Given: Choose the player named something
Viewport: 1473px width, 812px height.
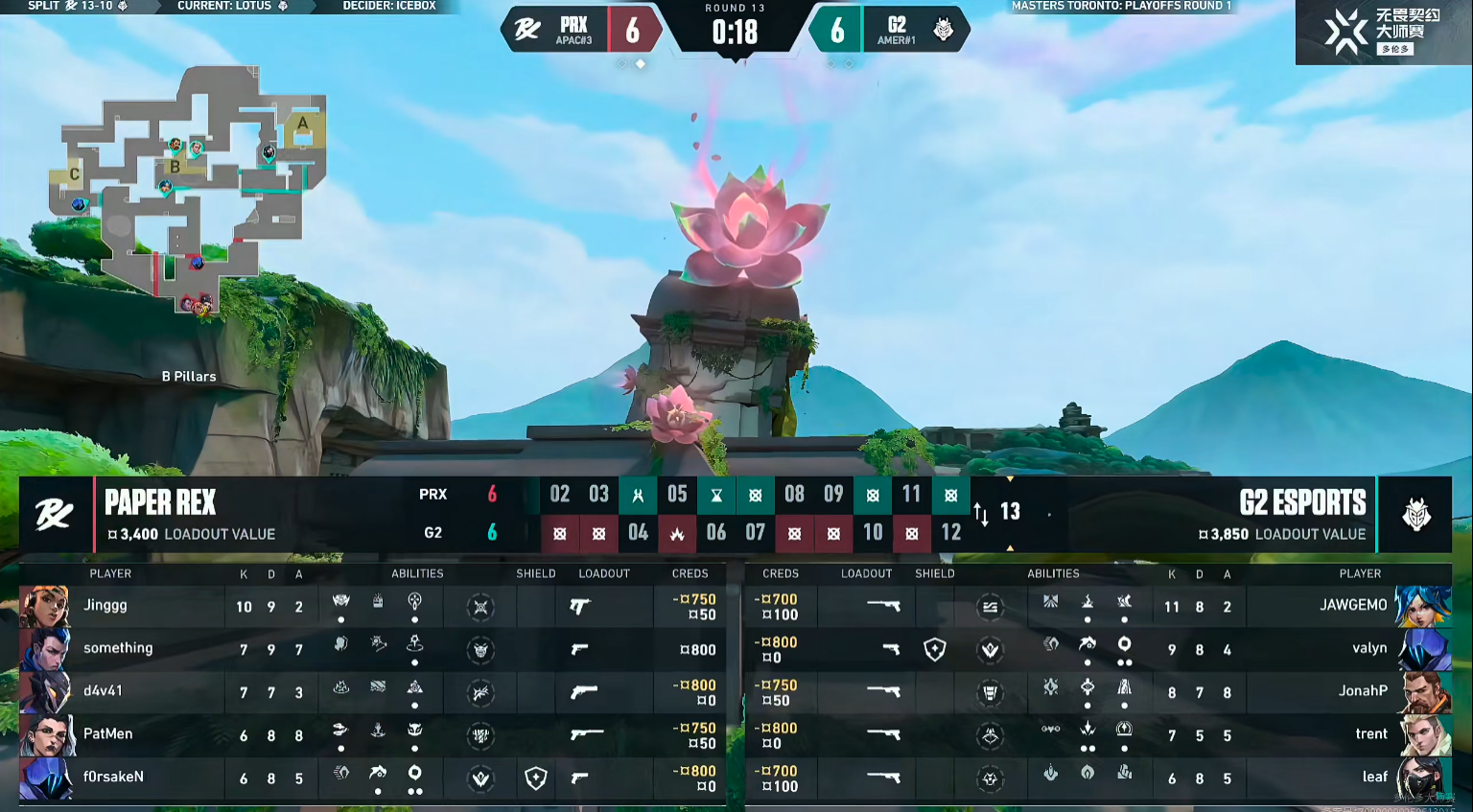Looking at the screenshot, I should coord(118,649).
